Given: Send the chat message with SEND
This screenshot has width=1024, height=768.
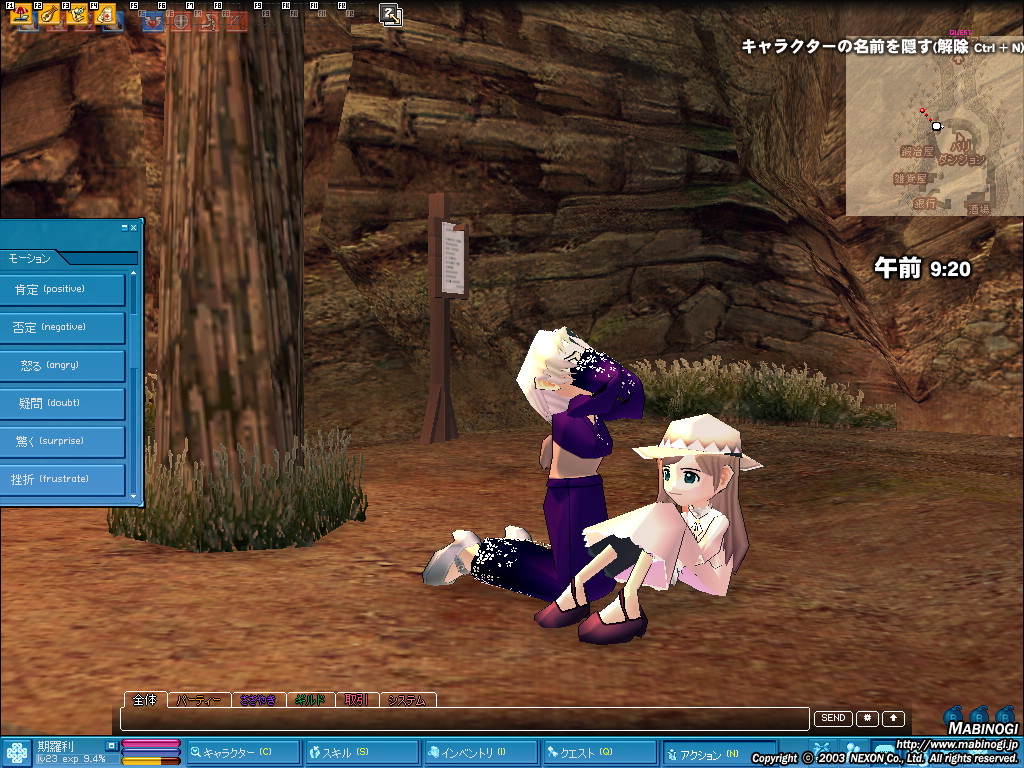Looking at the screenshot, I should 833,718.
